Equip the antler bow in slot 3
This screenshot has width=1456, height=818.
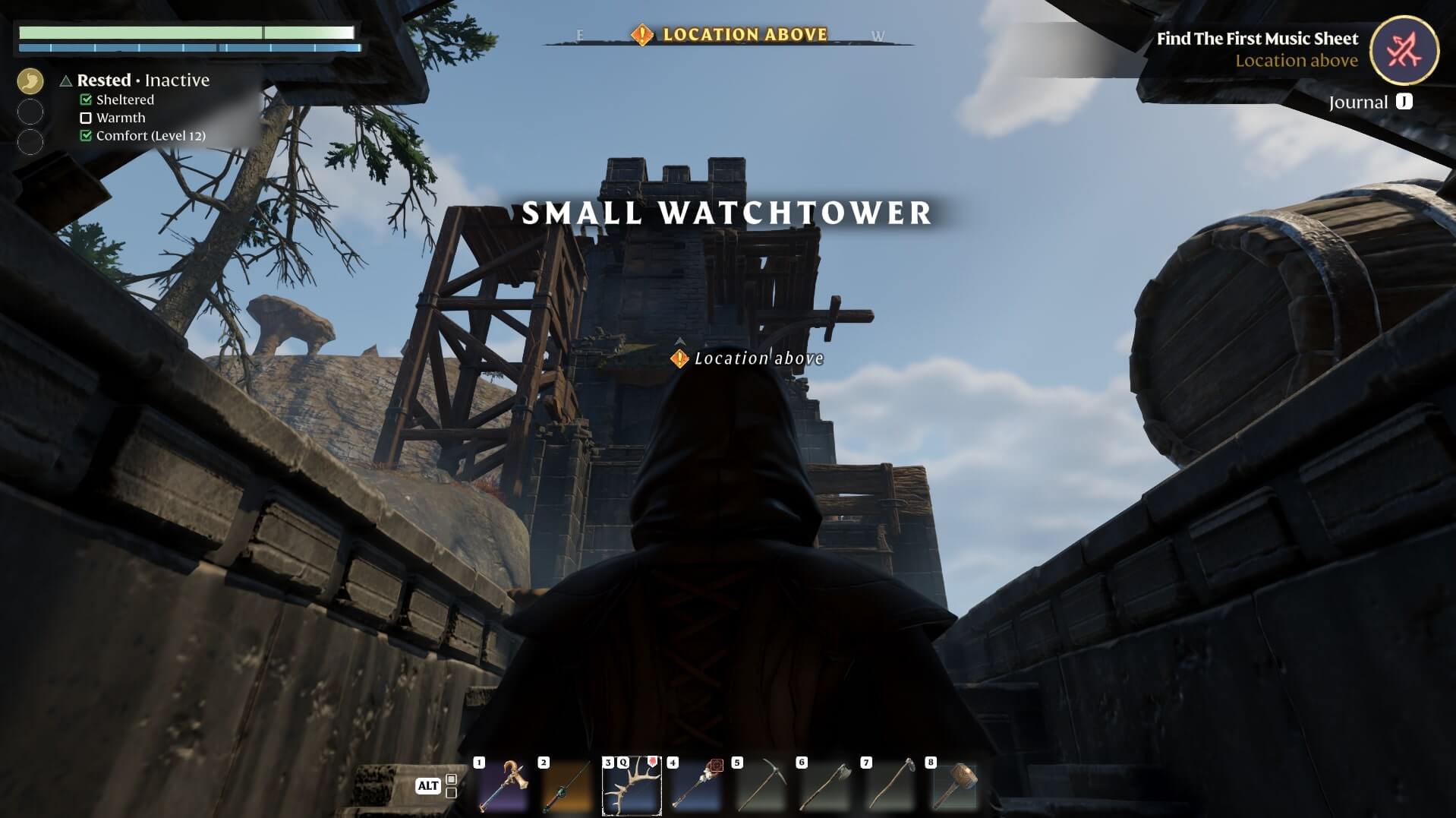tap(632, 786)
